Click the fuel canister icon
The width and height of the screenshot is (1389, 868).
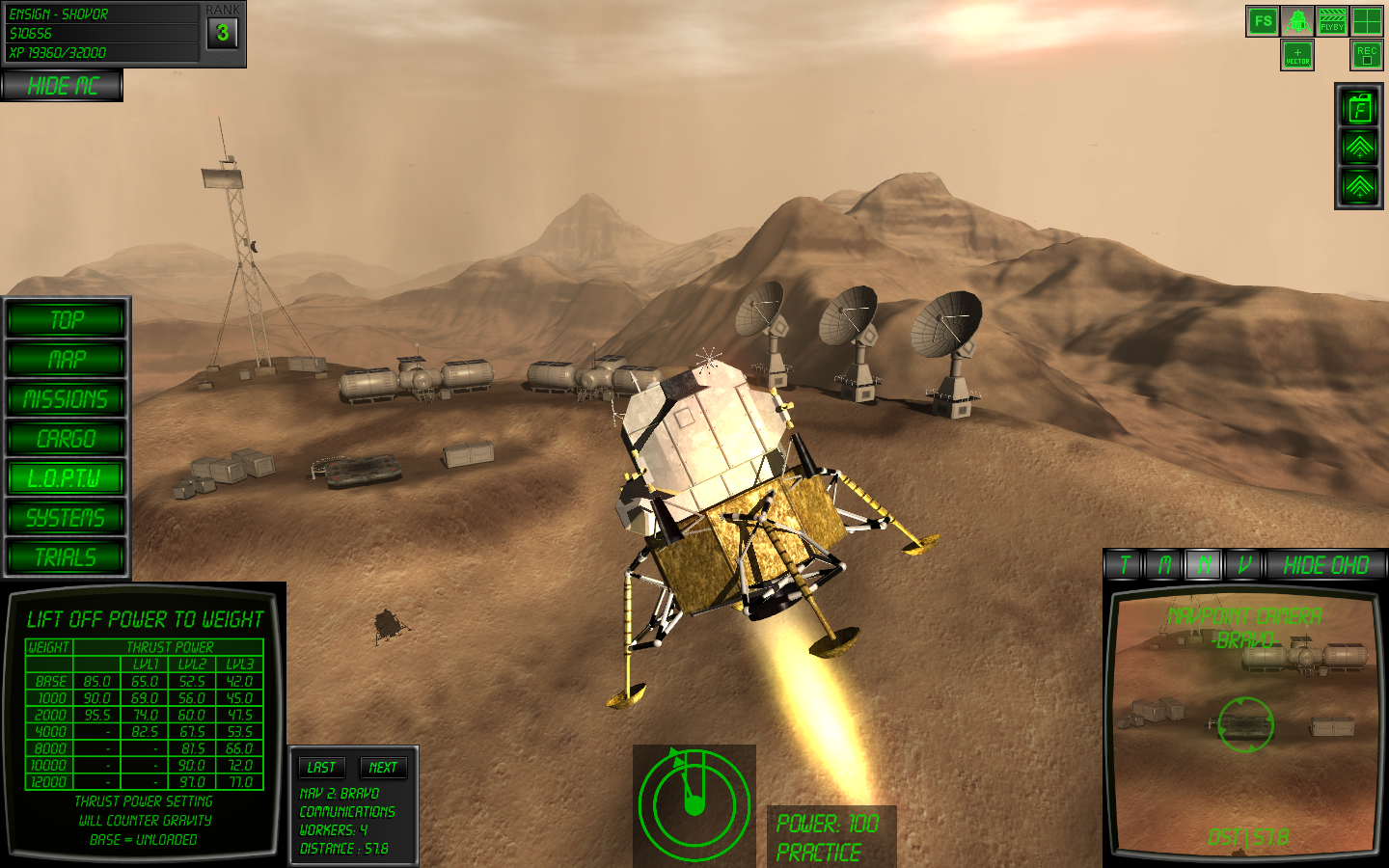click(x=1359, y=109)
